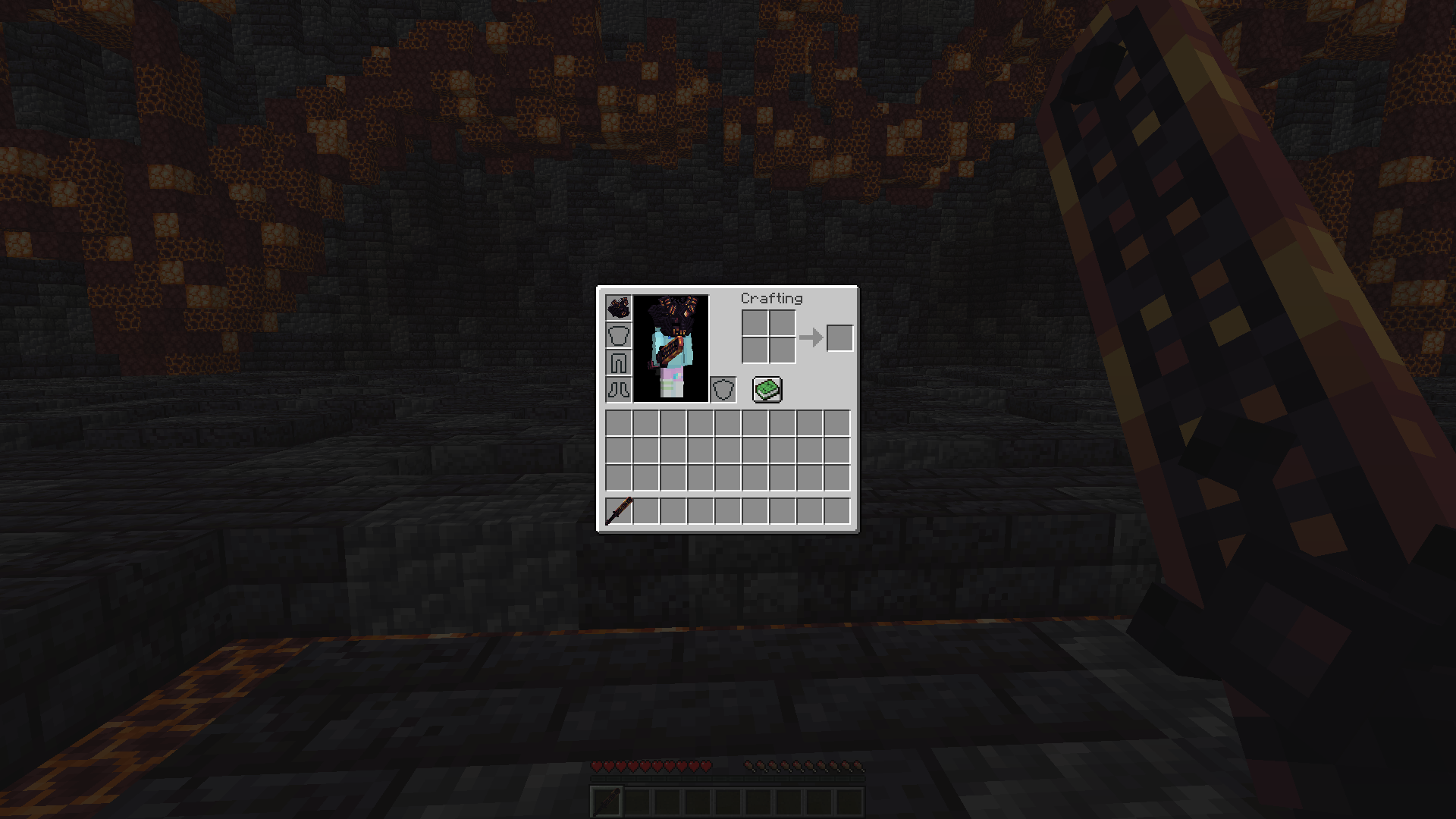Select the netherite helmet in the helmet slot
The width and height of the screenshot is (1456, 819).
[x=618, y=307]
